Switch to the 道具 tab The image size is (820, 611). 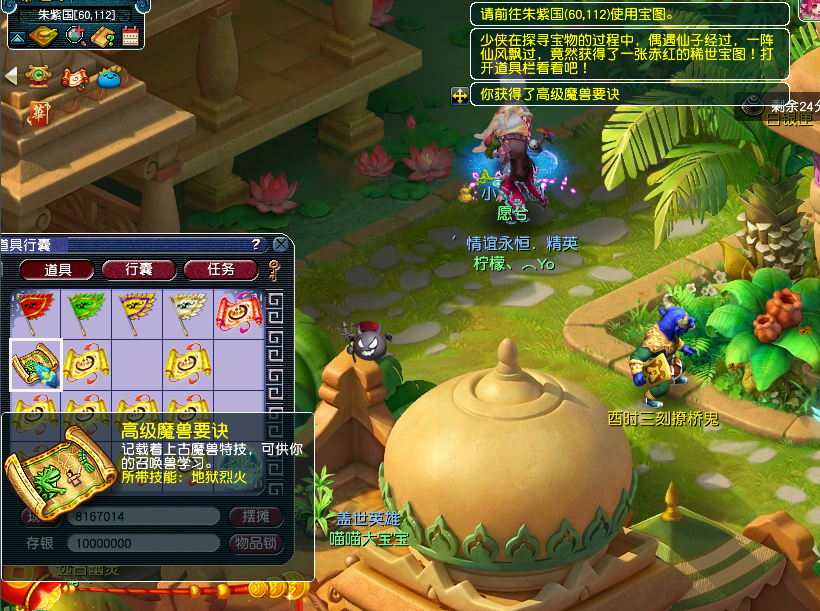(x=58, y=269)
